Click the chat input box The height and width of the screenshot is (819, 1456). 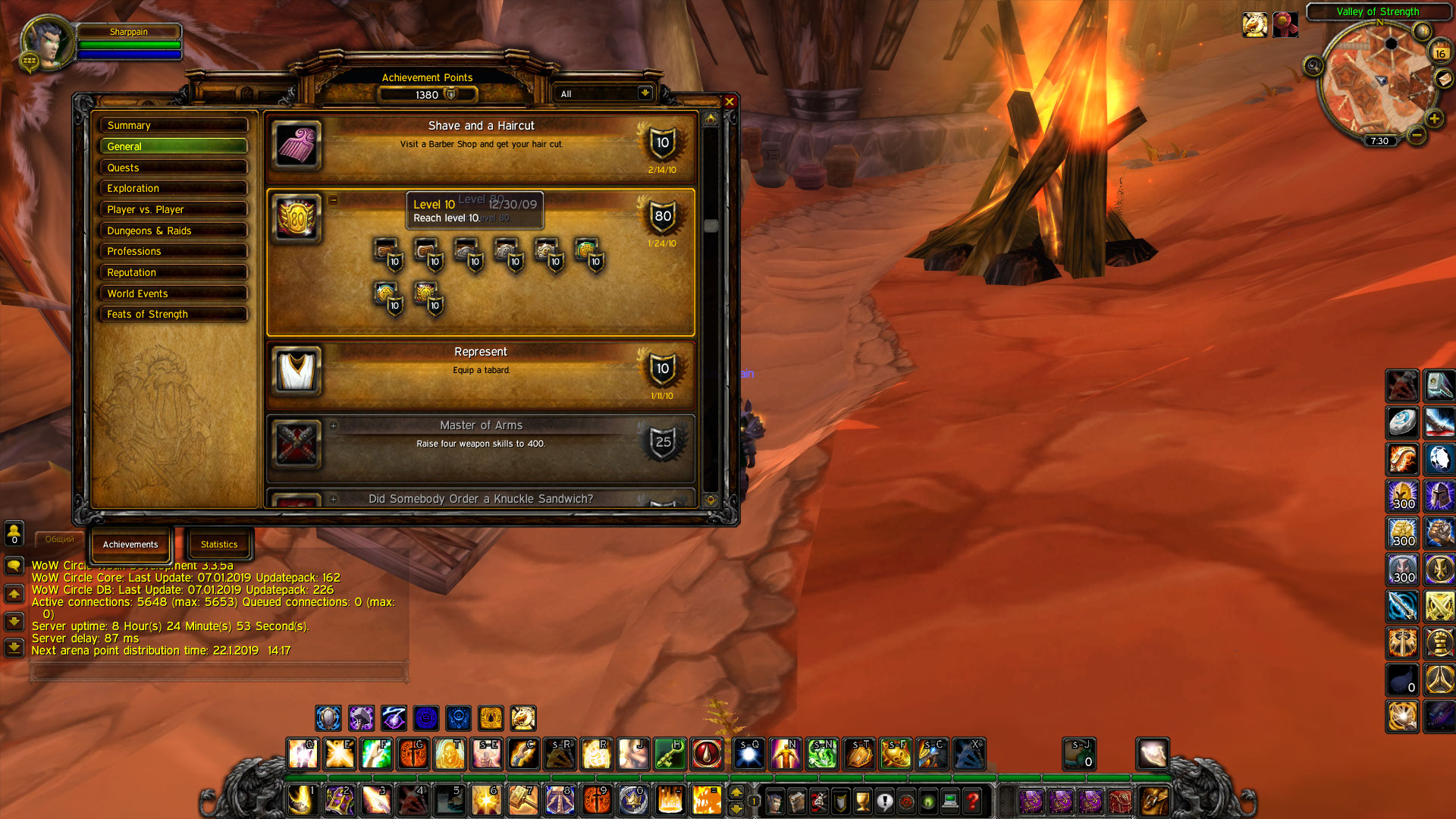pos(218,672)
